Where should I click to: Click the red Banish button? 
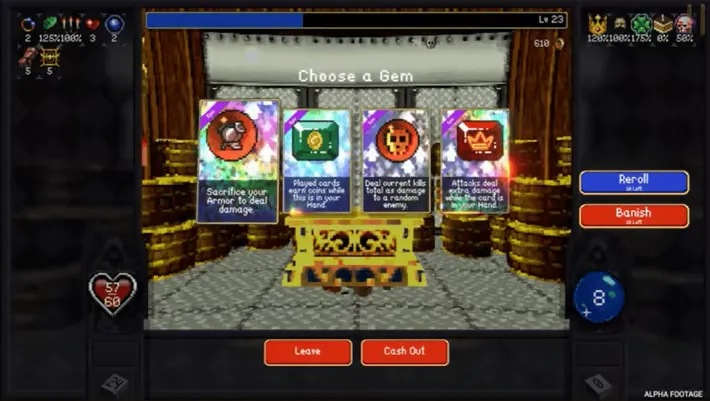click(x=634, y=216)
